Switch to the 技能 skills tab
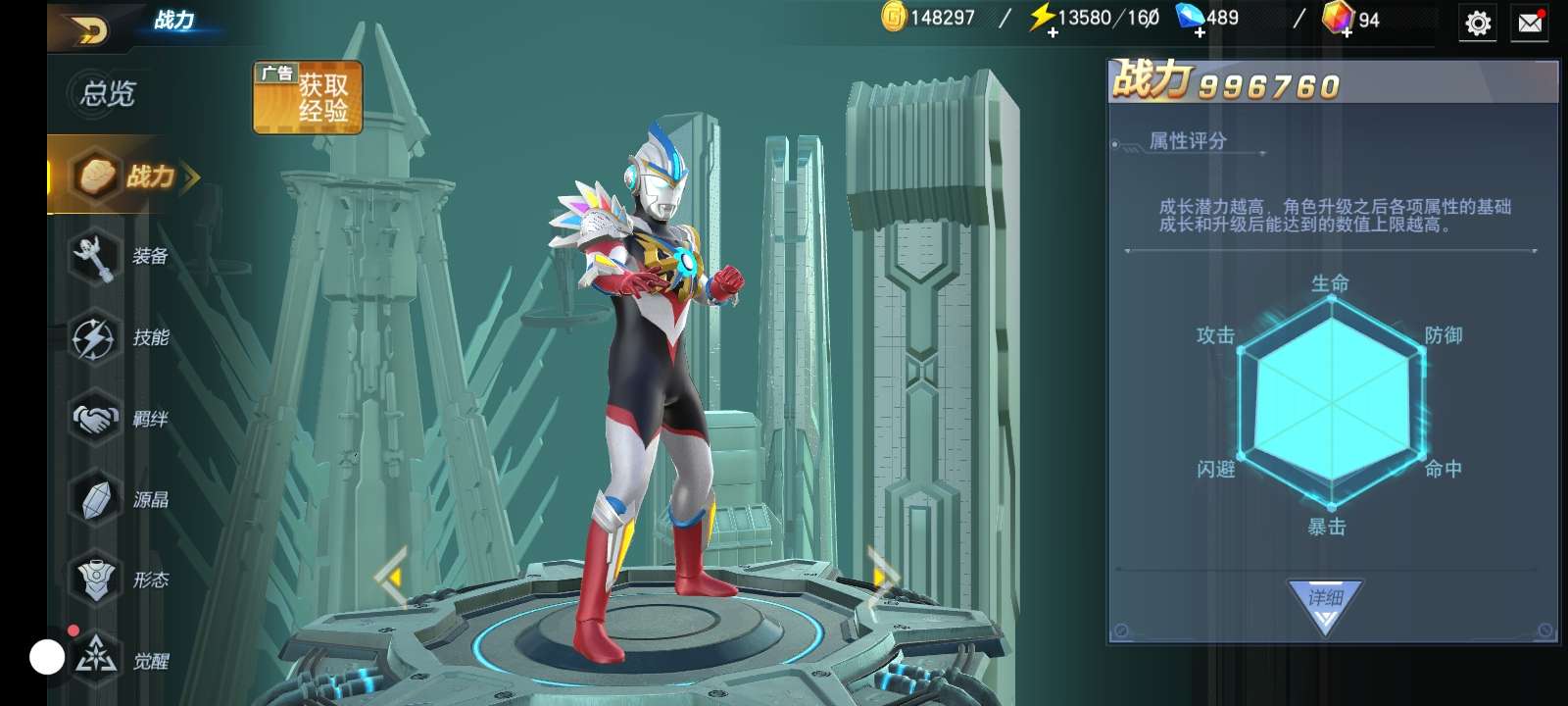The width and height of the screenshot is (1568, 706). coord(122,338)
